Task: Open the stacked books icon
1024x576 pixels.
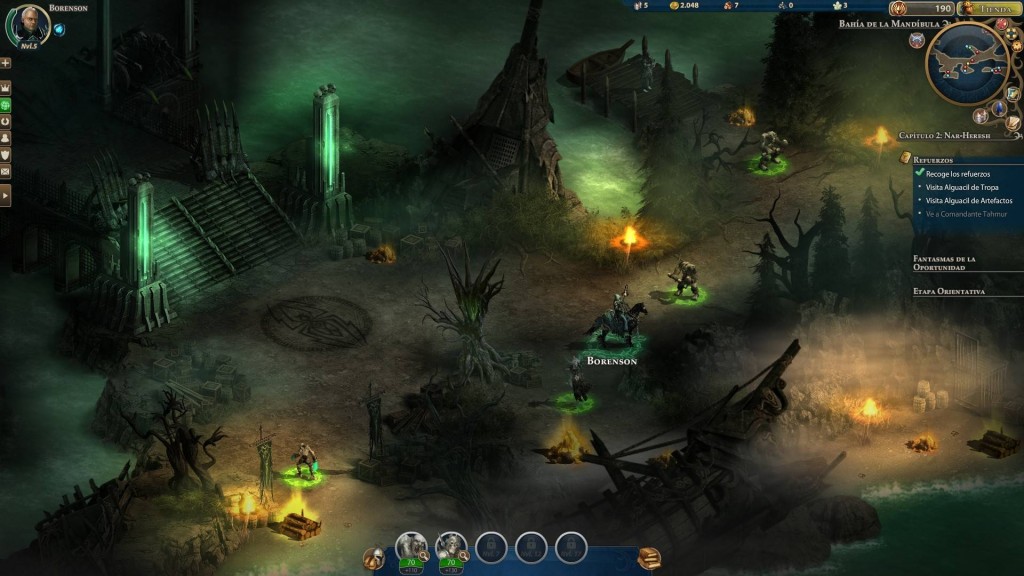Action: 649,558
